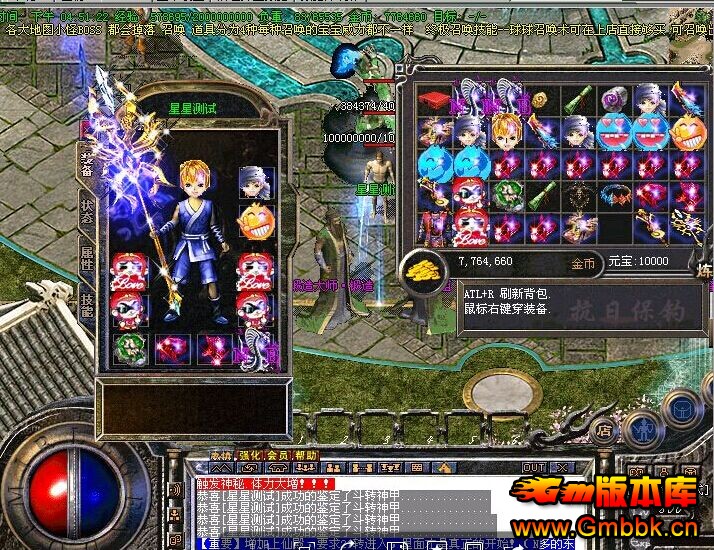Viewport: 714px width, 550px height.
Task: Open the 帮助 help menu
Action: [304, 455]
